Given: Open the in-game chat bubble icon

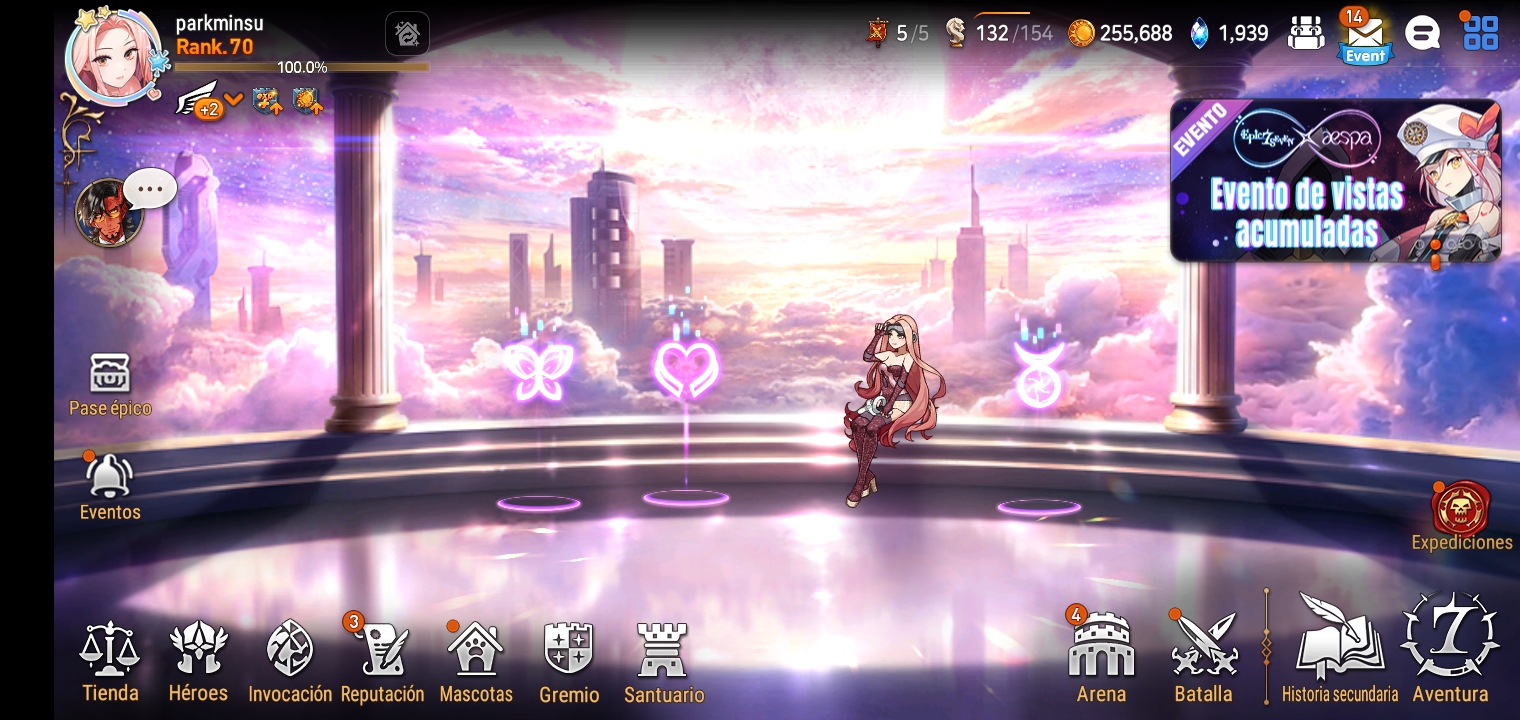Looking at the screenshot, I should point(1422,32).
